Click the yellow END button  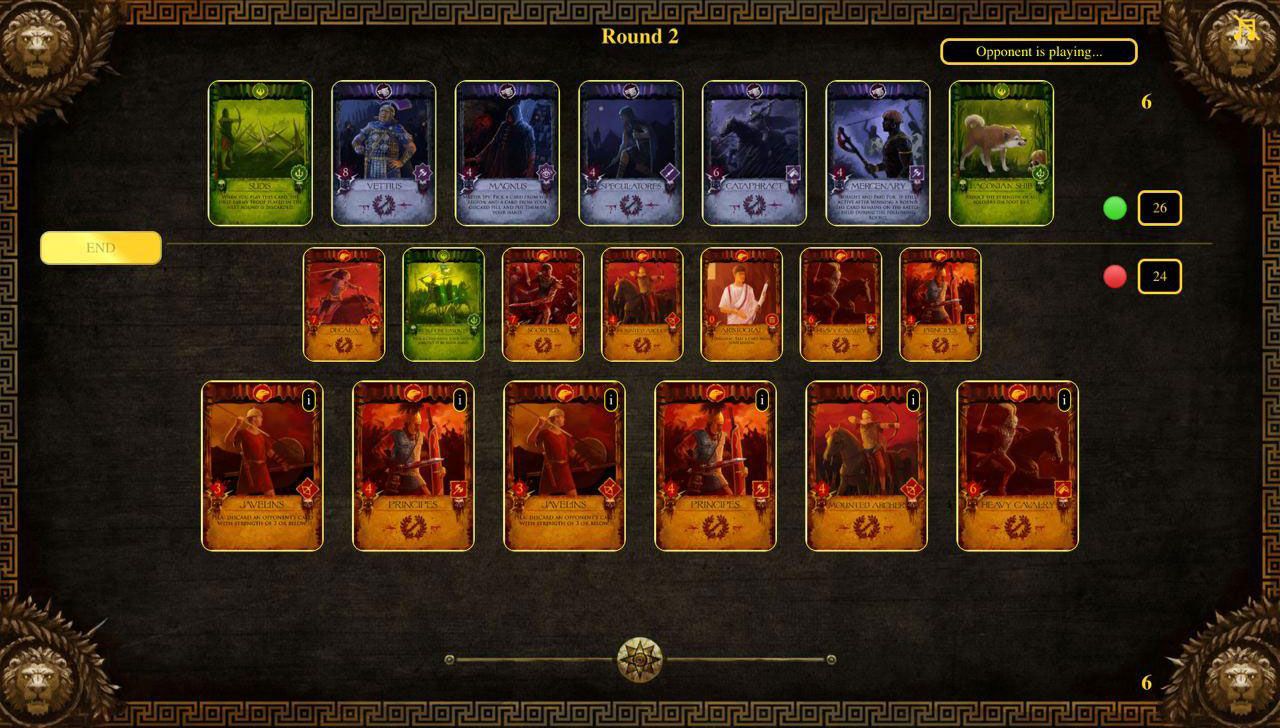click(101, 248)
